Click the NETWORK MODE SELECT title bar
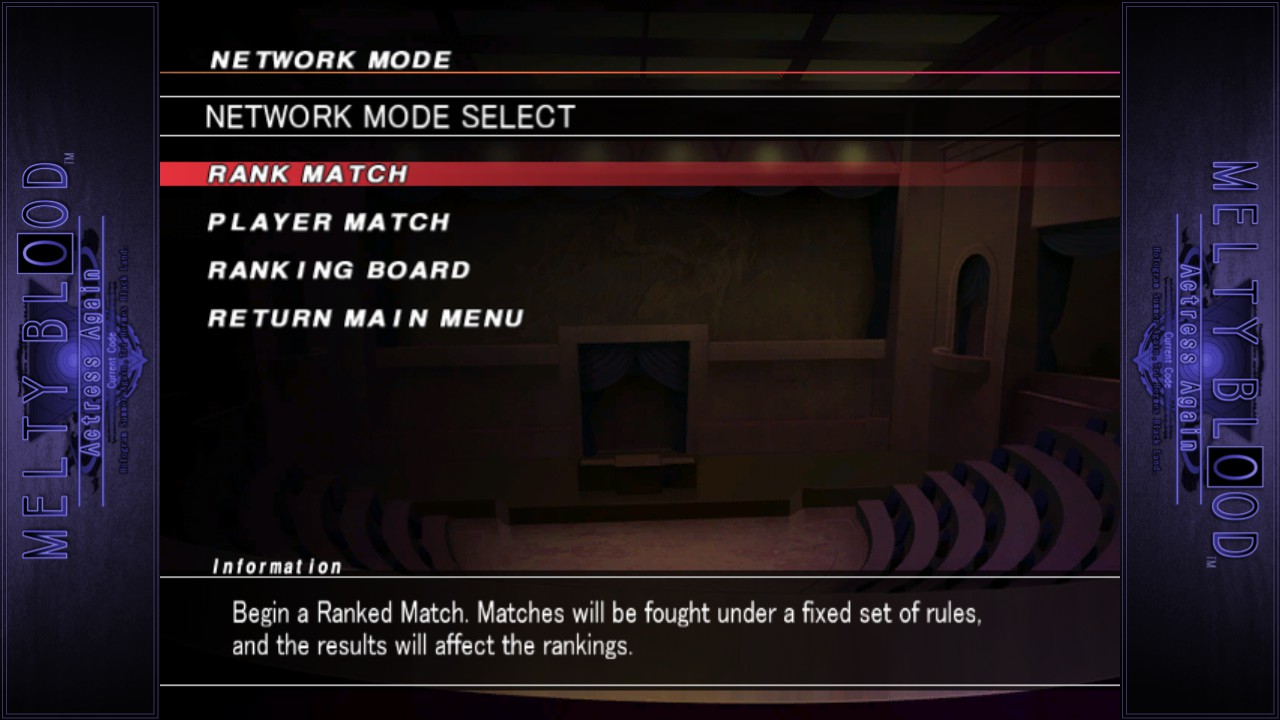This screenshot has height=720, width=1280. coord(389,116)
